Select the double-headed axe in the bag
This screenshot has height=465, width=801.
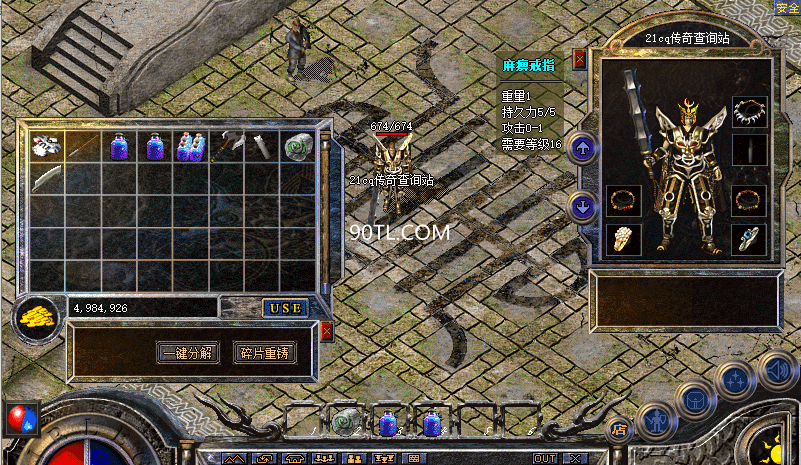(x=226, y=146)
